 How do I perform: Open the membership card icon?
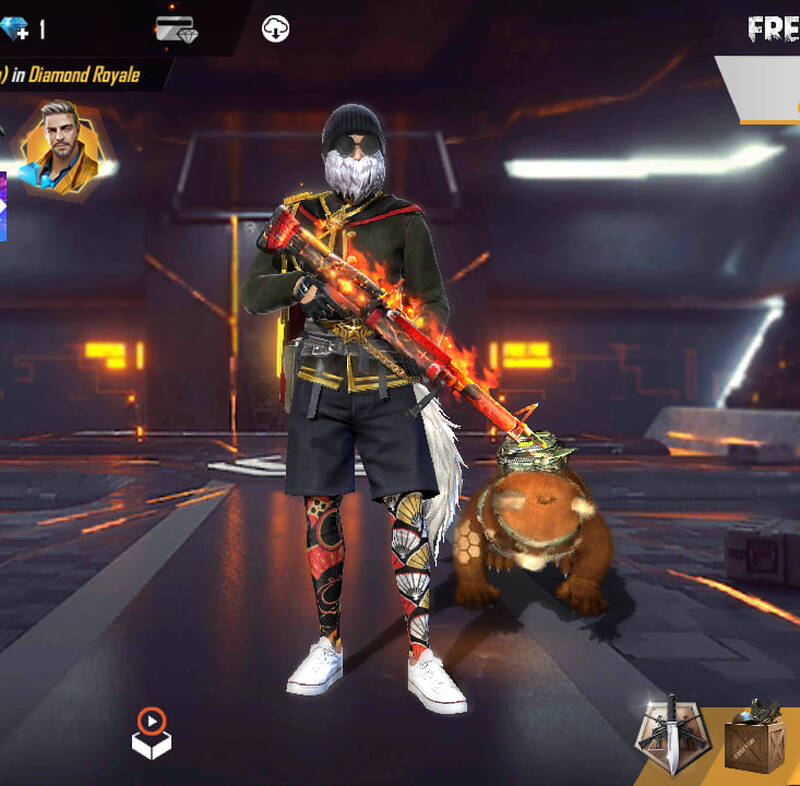pyautogui.click(x=176, y=29)
